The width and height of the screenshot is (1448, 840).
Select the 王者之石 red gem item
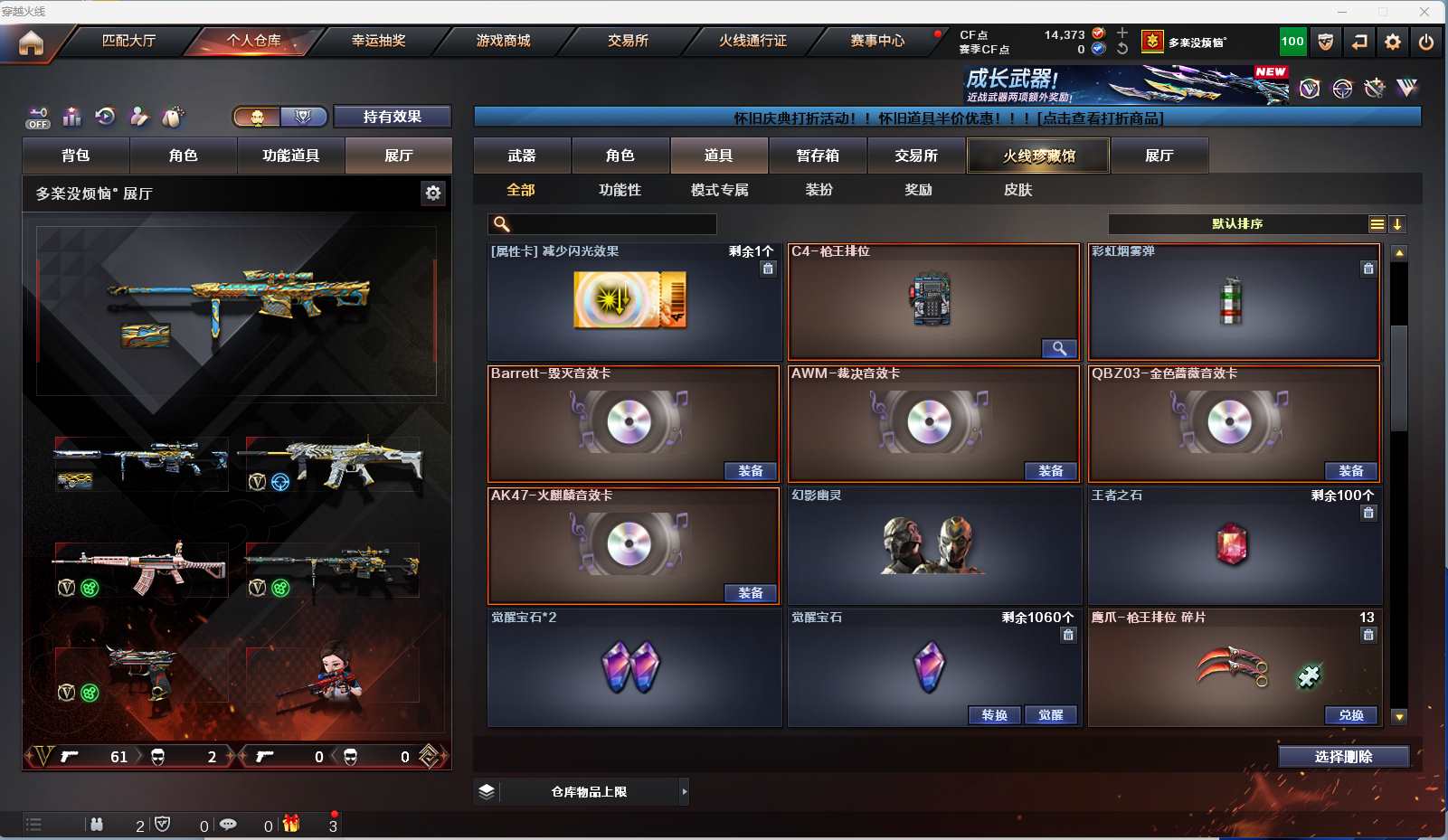tap(1232, 545)
